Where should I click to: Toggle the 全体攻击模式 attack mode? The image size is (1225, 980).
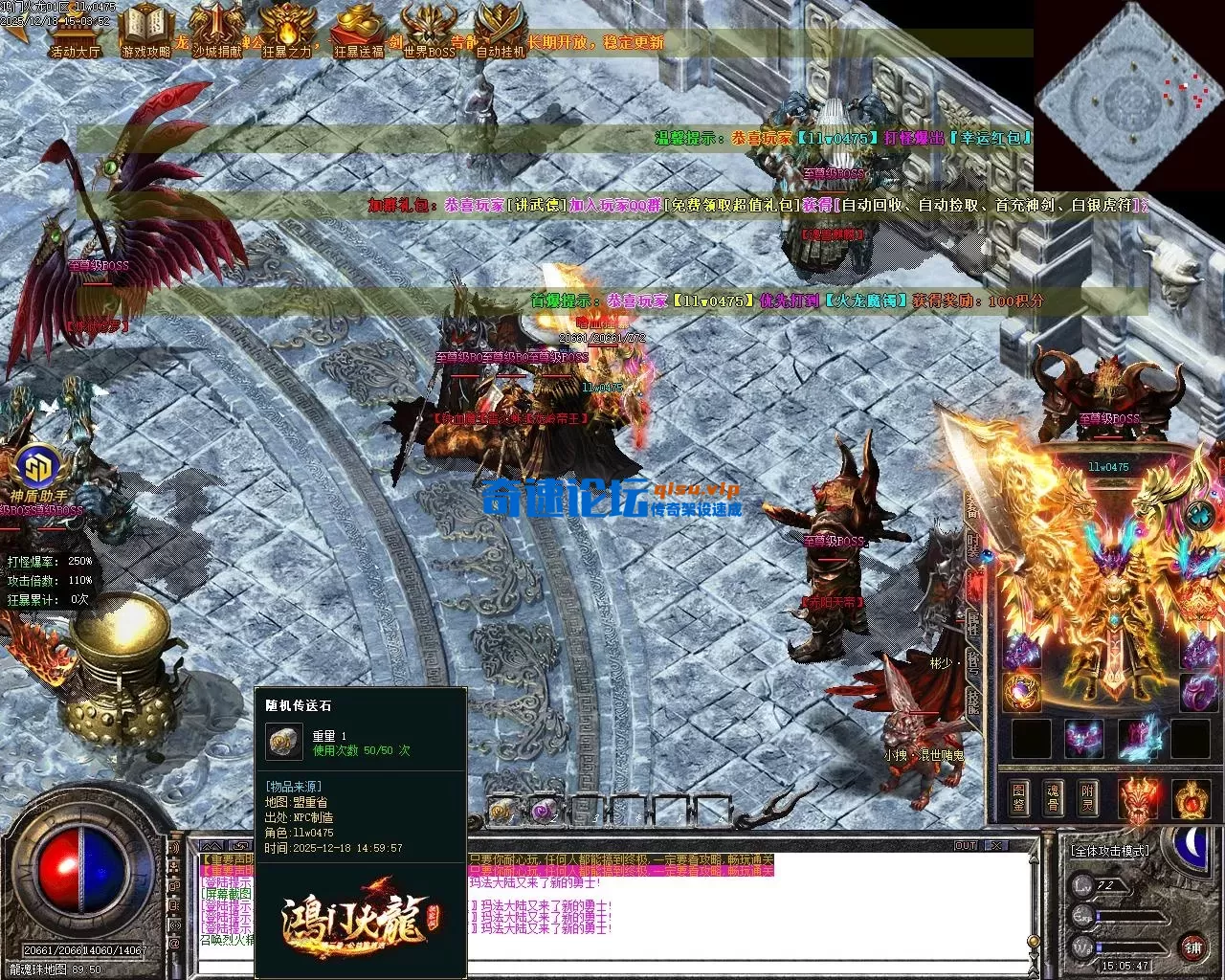click(x=1110, y=850)
